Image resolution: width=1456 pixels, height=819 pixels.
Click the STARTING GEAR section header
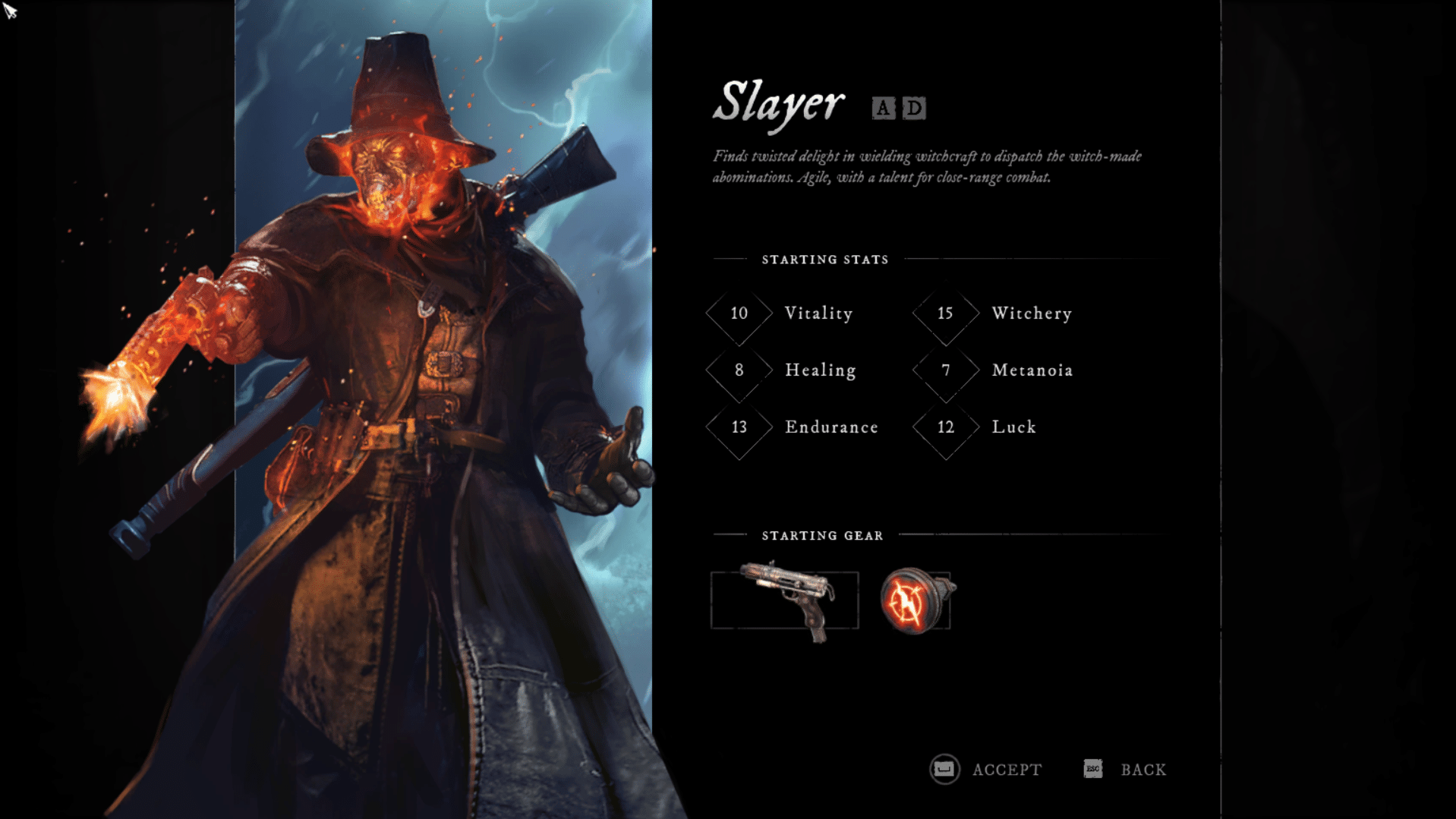tap(822, 535)
